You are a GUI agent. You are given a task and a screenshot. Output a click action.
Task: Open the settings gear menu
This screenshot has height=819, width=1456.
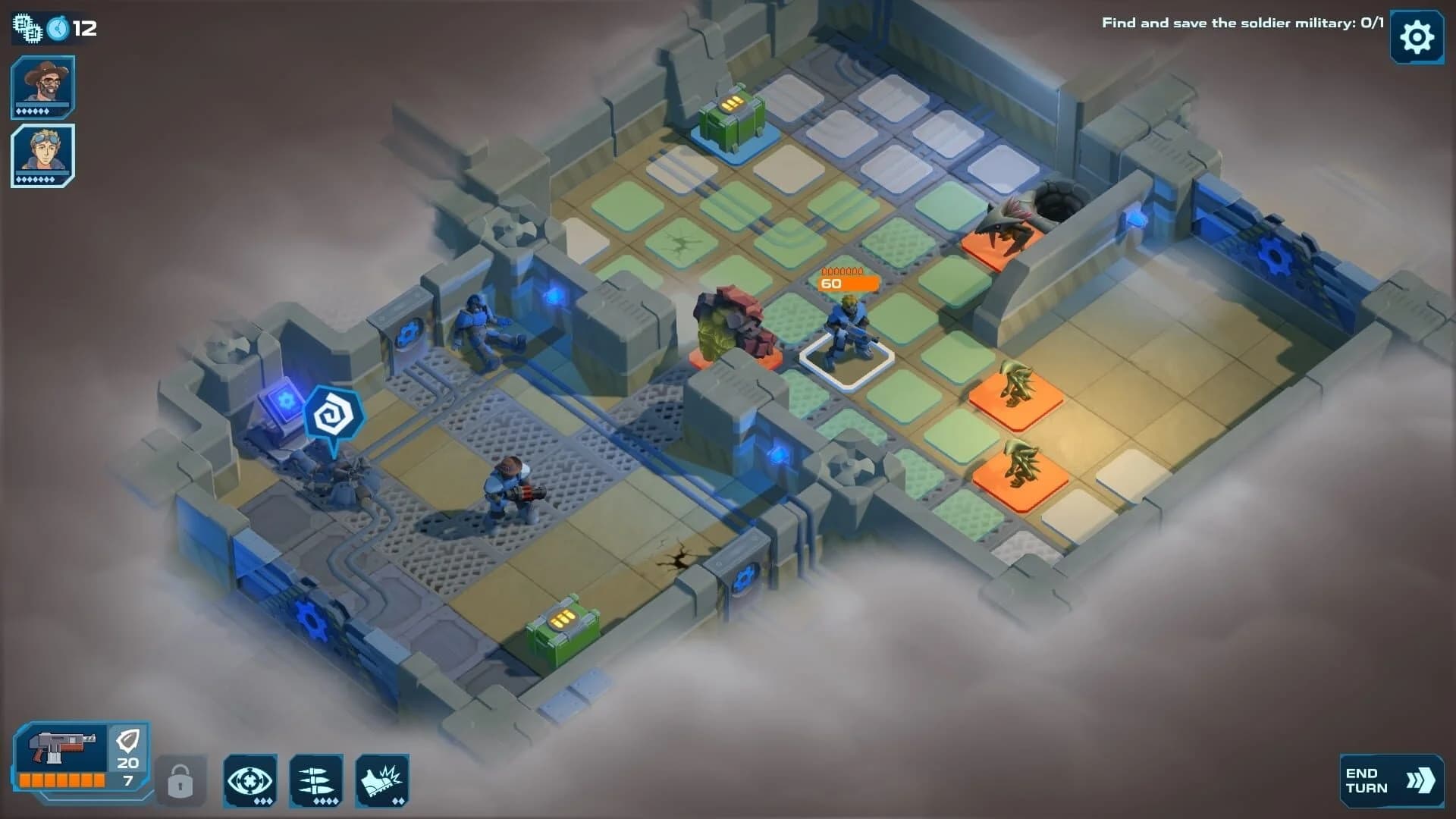click(1417, 37)
